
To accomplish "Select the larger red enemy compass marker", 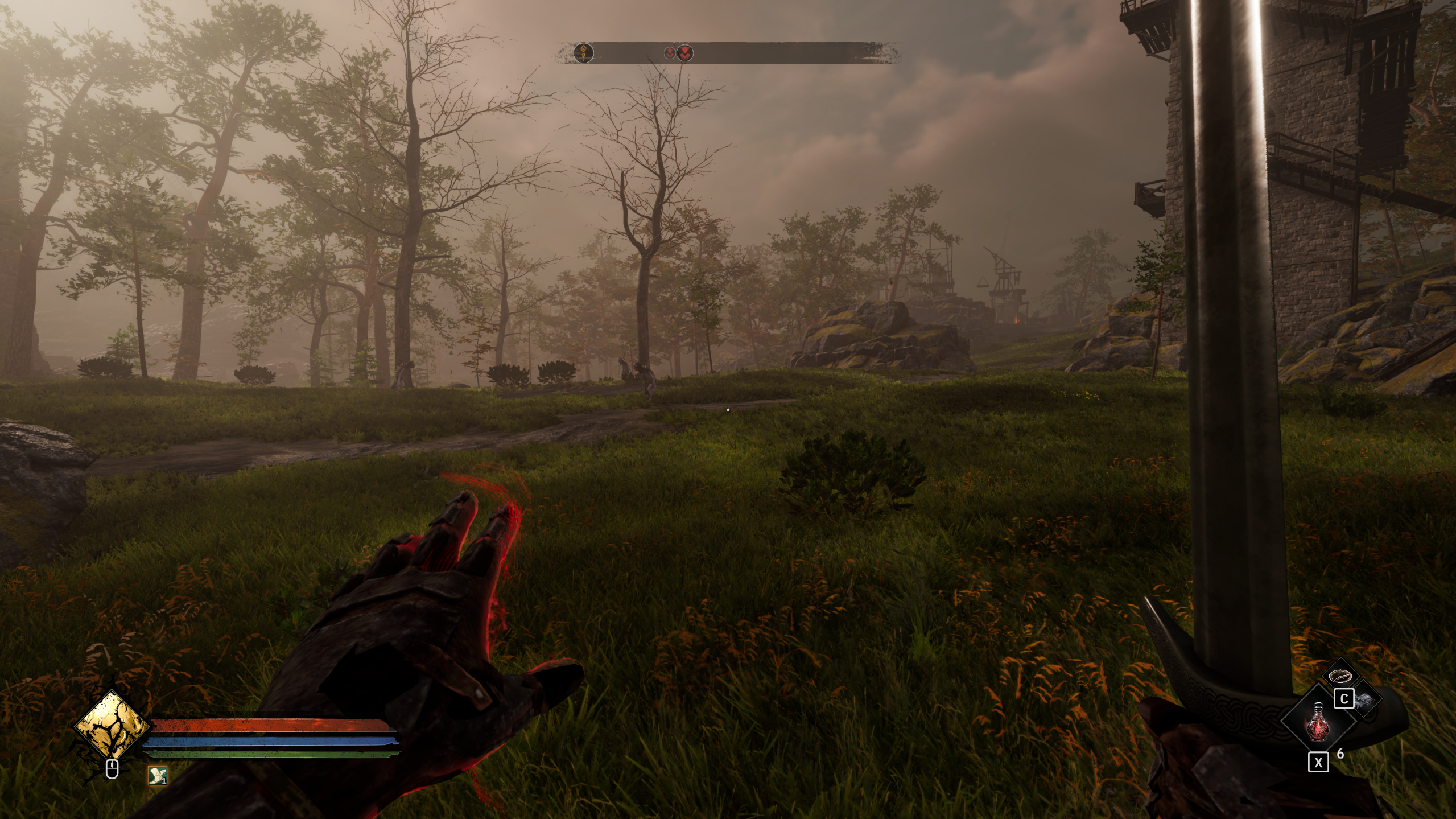I will click(685, 53).
